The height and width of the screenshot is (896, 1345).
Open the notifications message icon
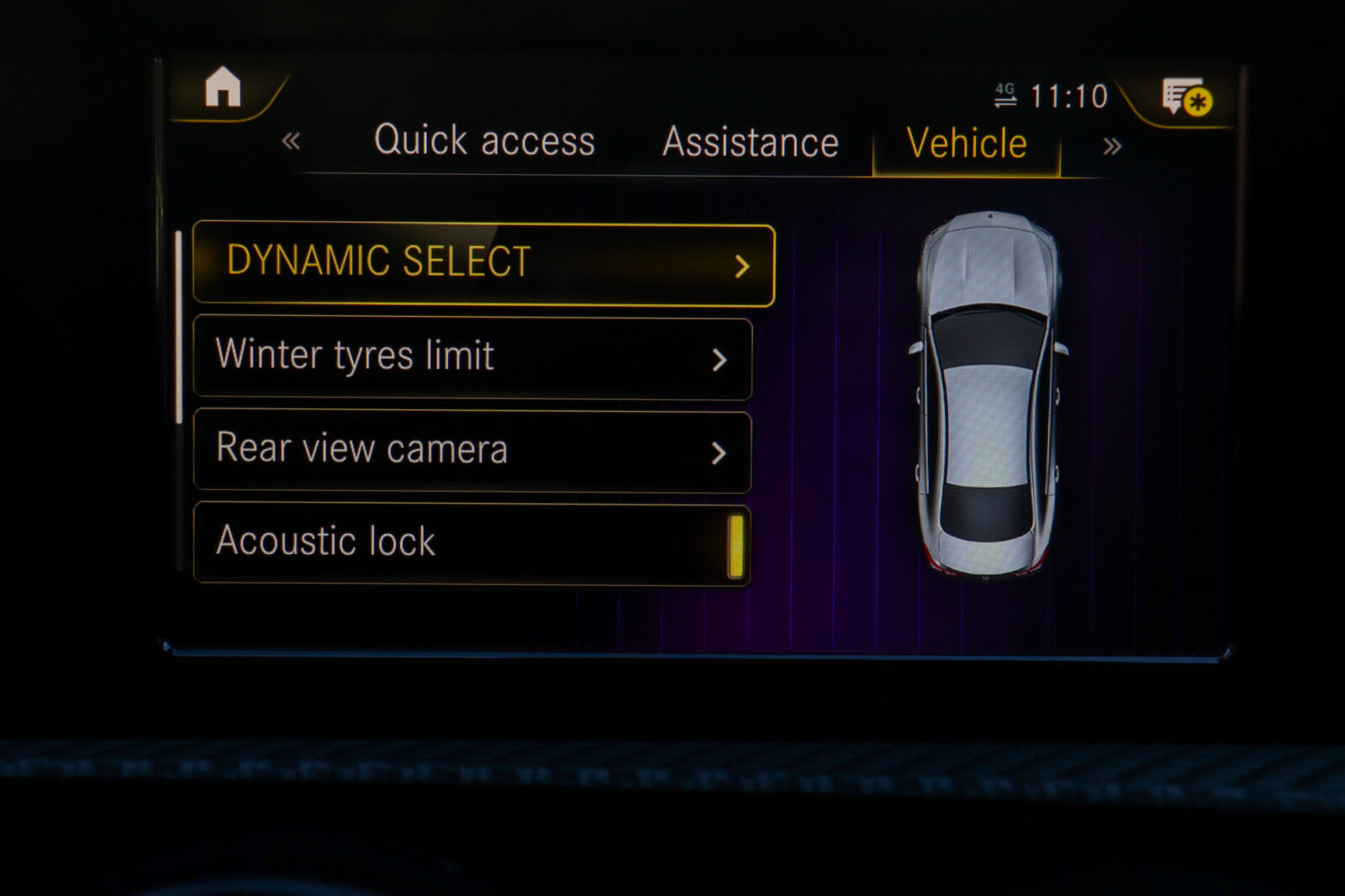click(x=1185, y=98)
